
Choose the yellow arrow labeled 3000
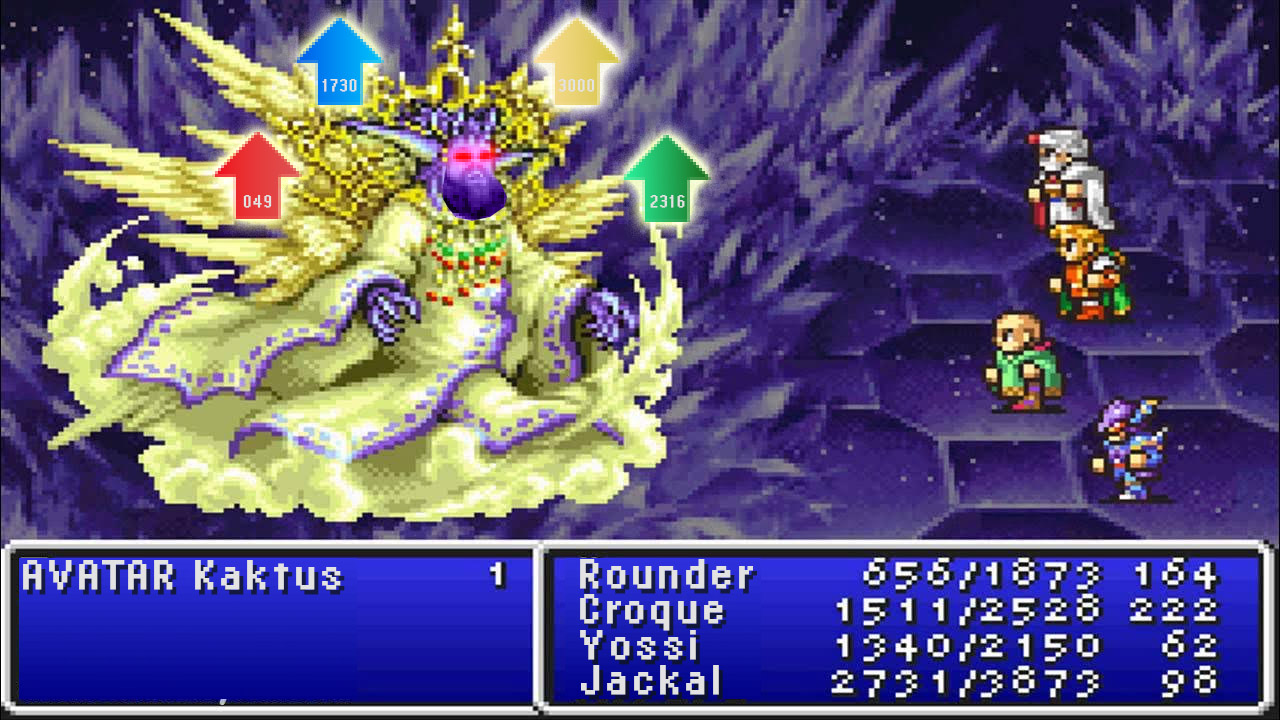click(x=576, y=64)
